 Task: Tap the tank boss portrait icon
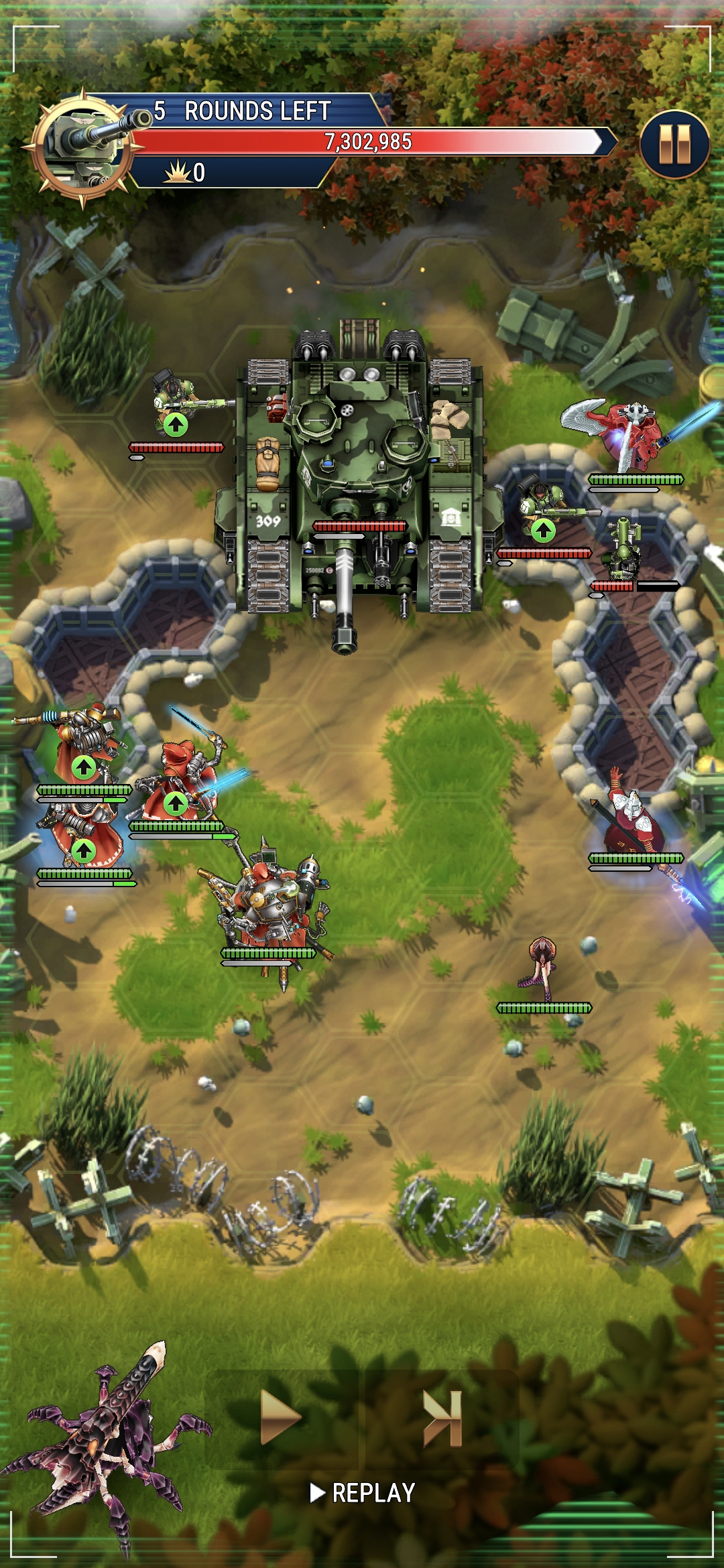pyautogui.click(x=83, y=147)
